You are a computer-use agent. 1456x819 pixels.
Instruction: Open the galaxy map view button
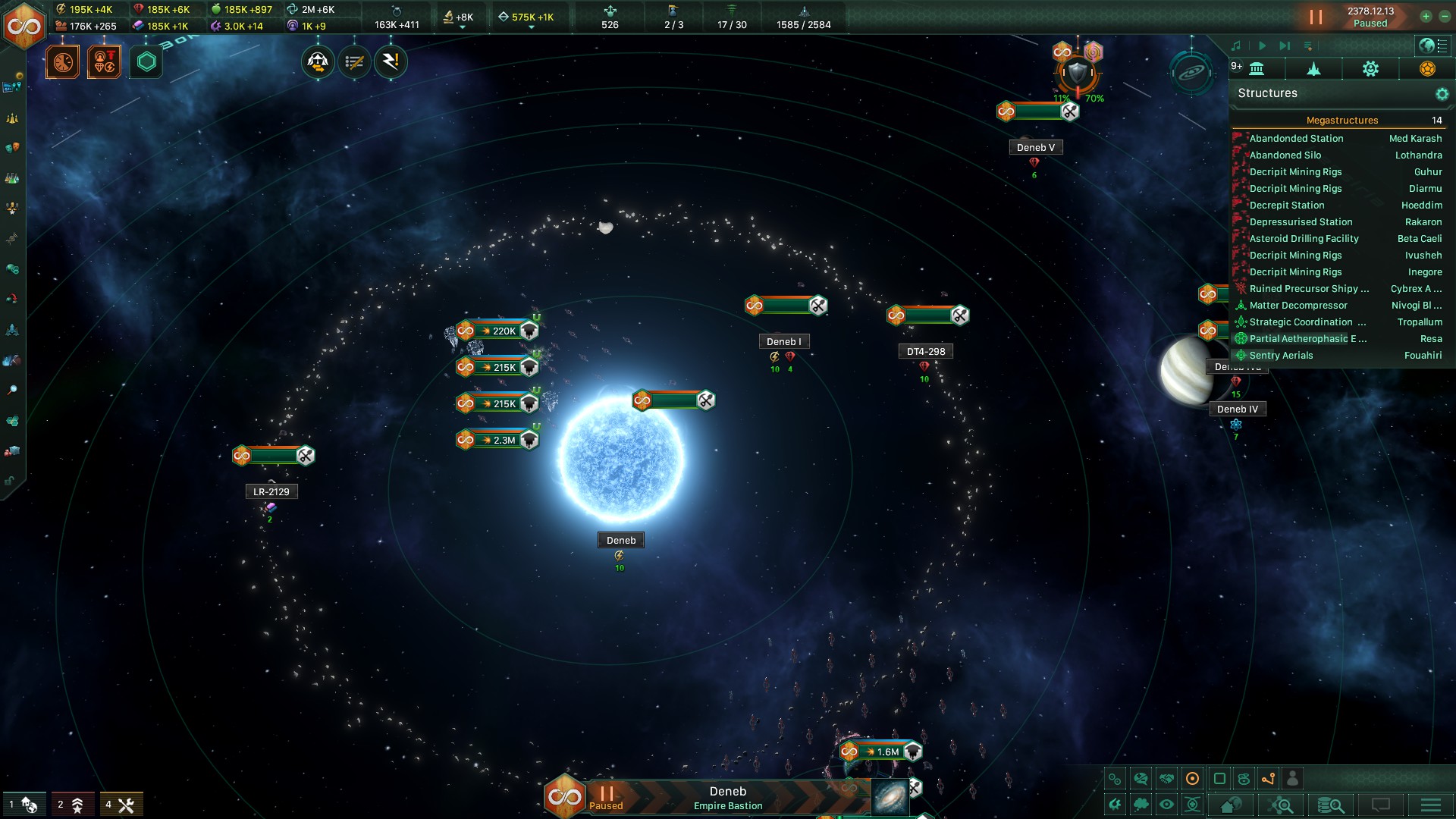point(890,798)
